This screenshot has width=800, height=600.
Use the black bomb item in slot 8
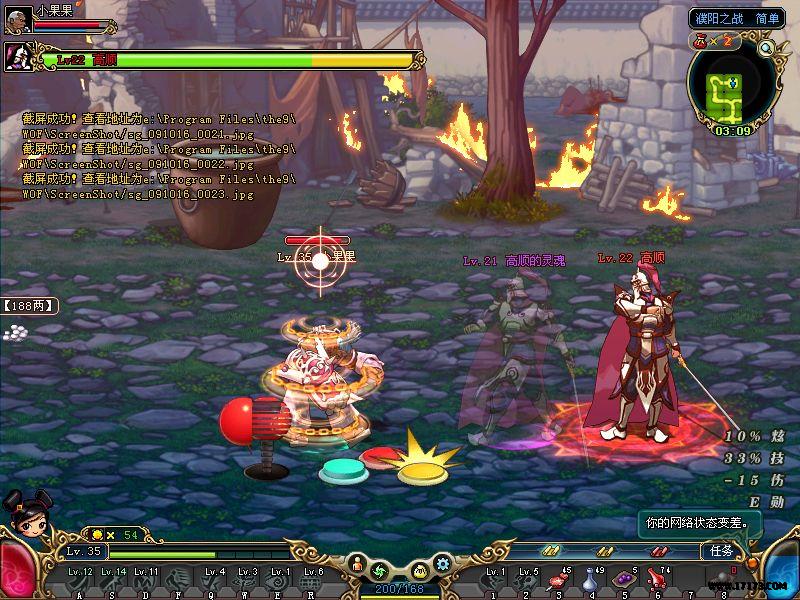[723, 581]
